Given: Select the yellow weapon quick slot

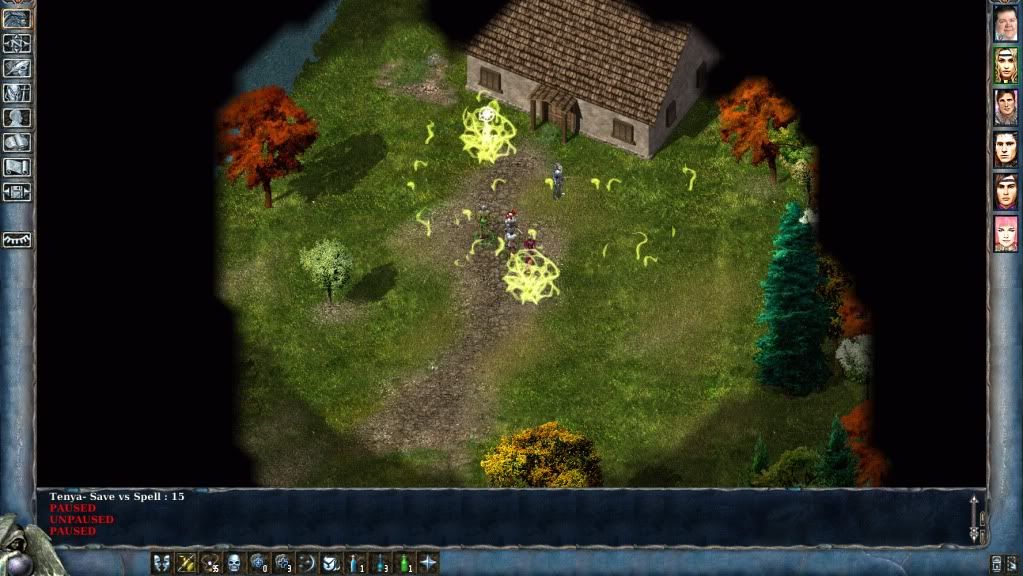Looking at the screenshot, I should point(185,563).
